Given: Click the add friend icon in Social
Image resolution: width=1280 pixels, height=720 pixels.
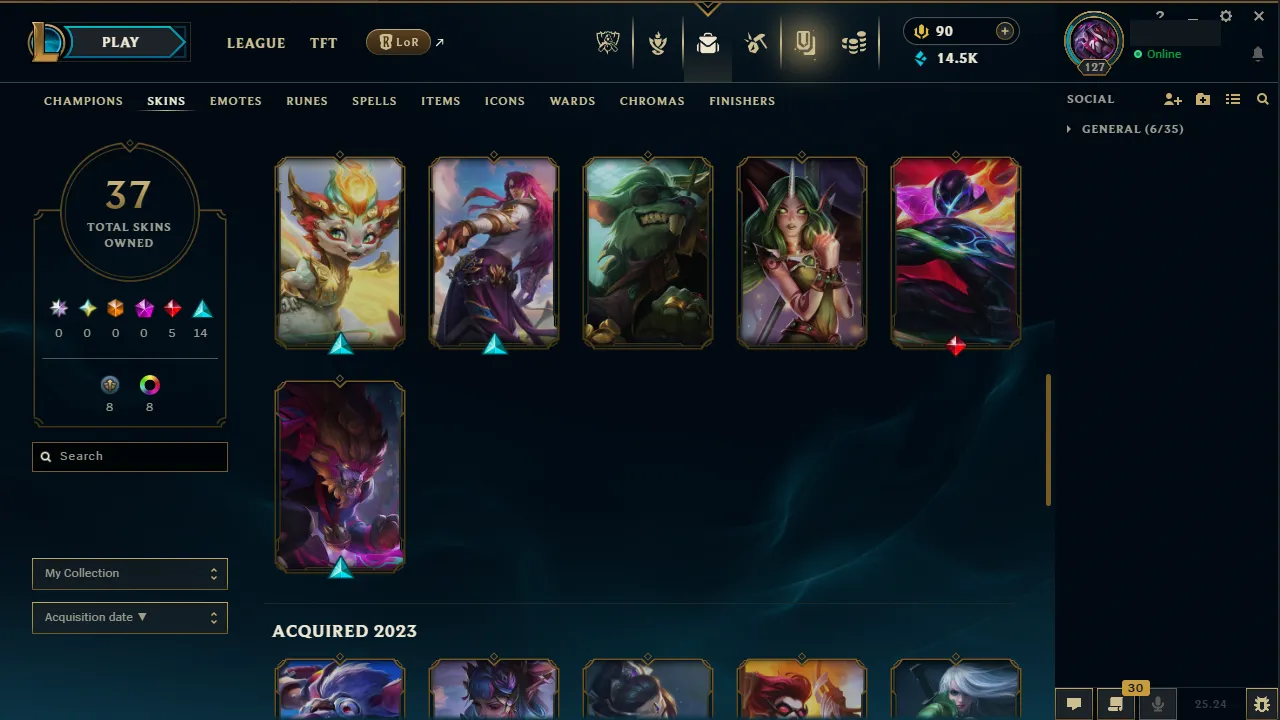Looking at the screenshot, I should point(1172,99).
